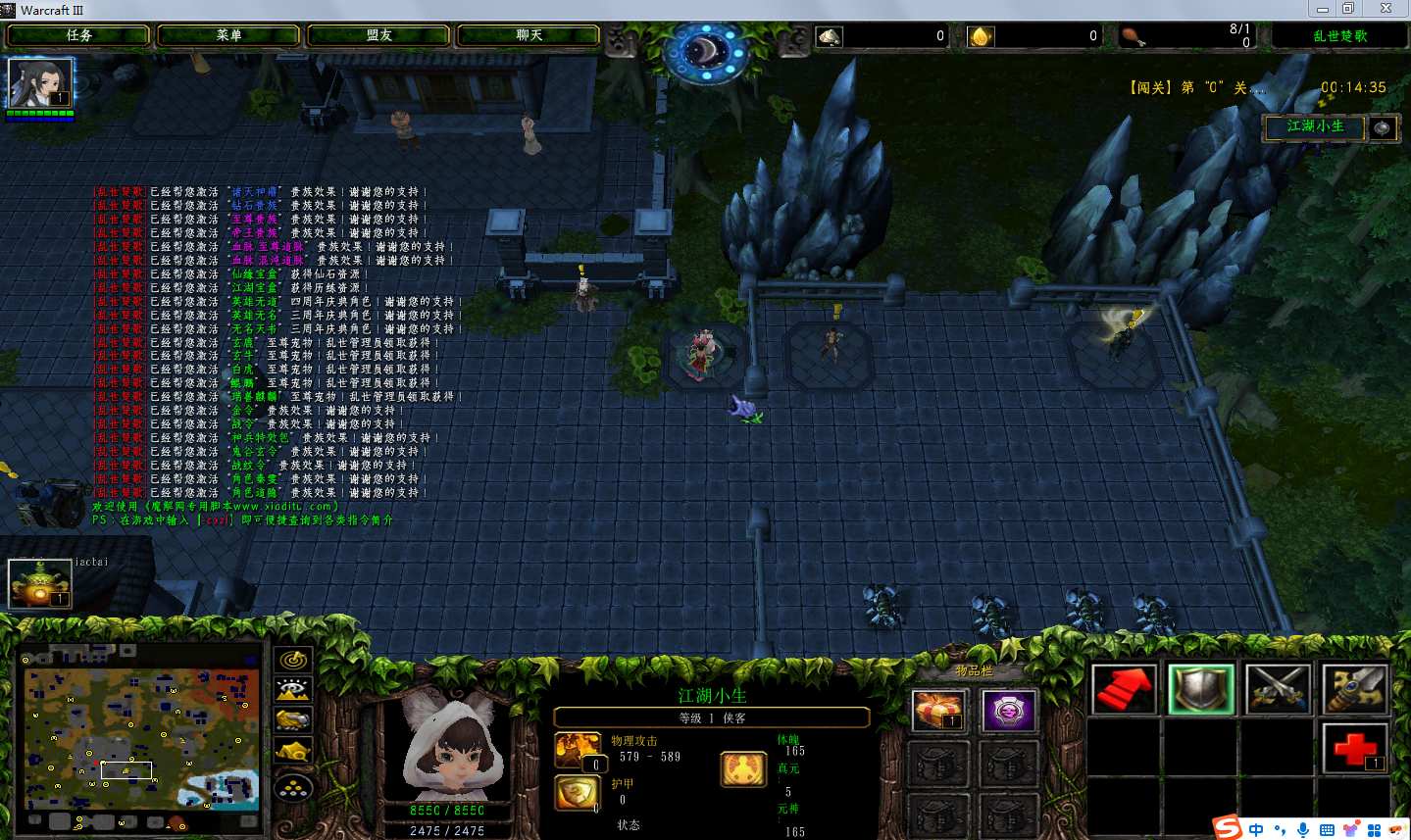1411x840 pixels.
Task: Open the 盟友 allies menu
Action: point(378,35)
